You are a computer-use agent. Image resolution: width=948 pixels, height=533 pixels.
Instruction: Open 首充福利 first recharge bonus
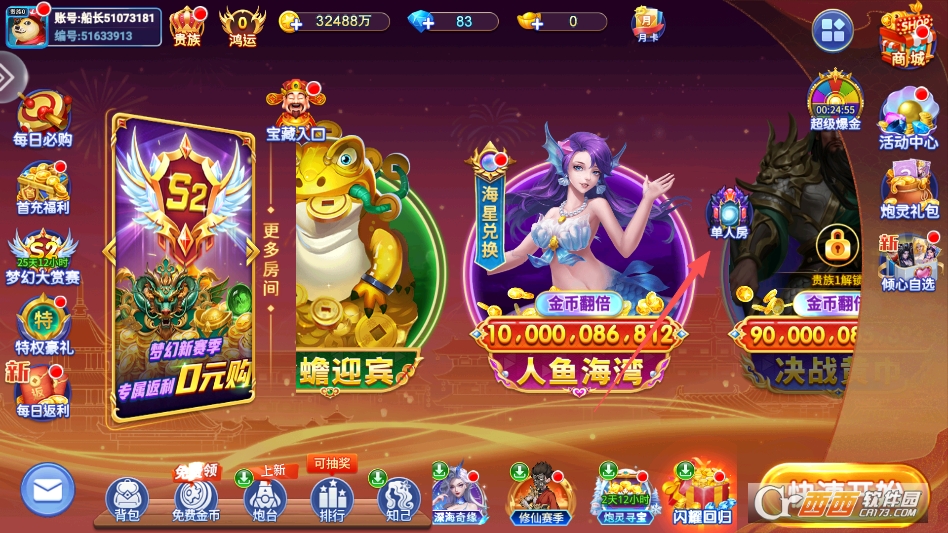point(42,186)
